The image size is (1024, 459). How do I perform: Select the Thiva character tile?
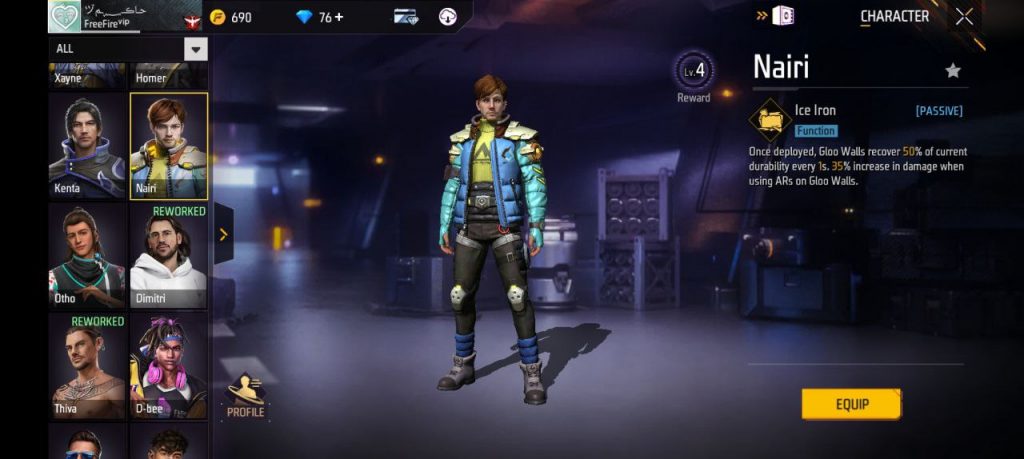[88, 365]
